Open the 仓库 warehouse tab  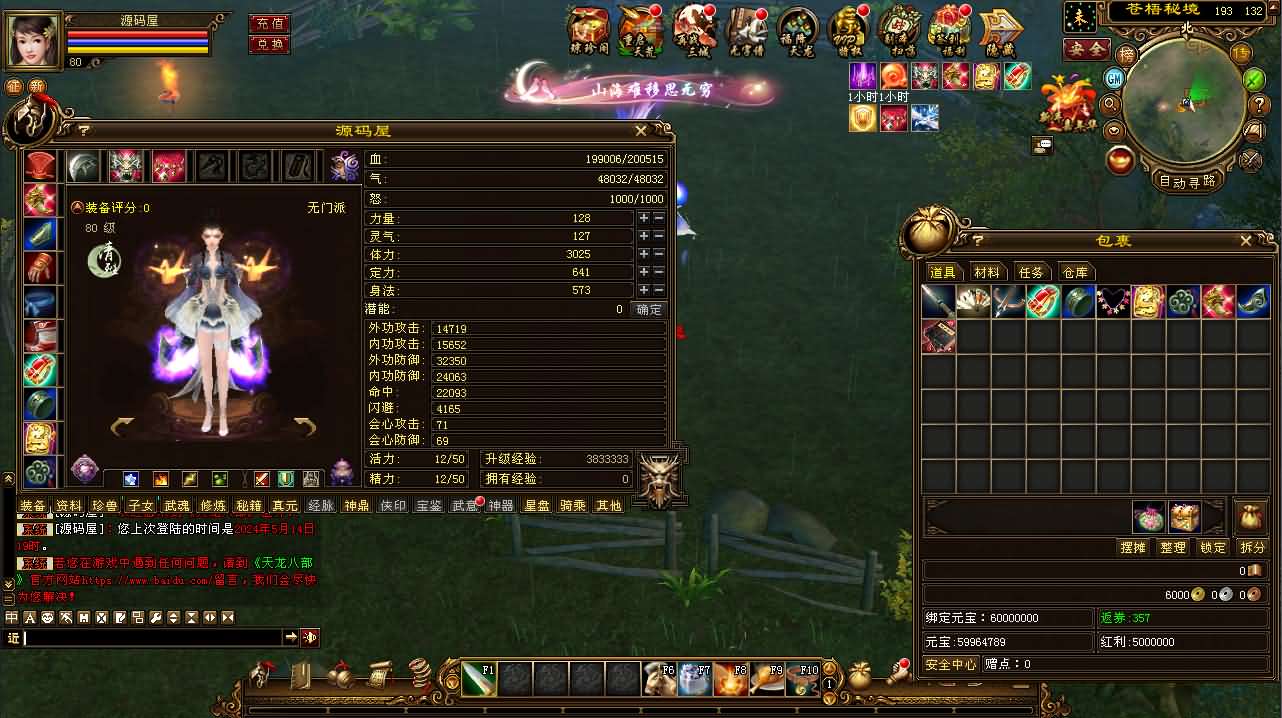1075,272
